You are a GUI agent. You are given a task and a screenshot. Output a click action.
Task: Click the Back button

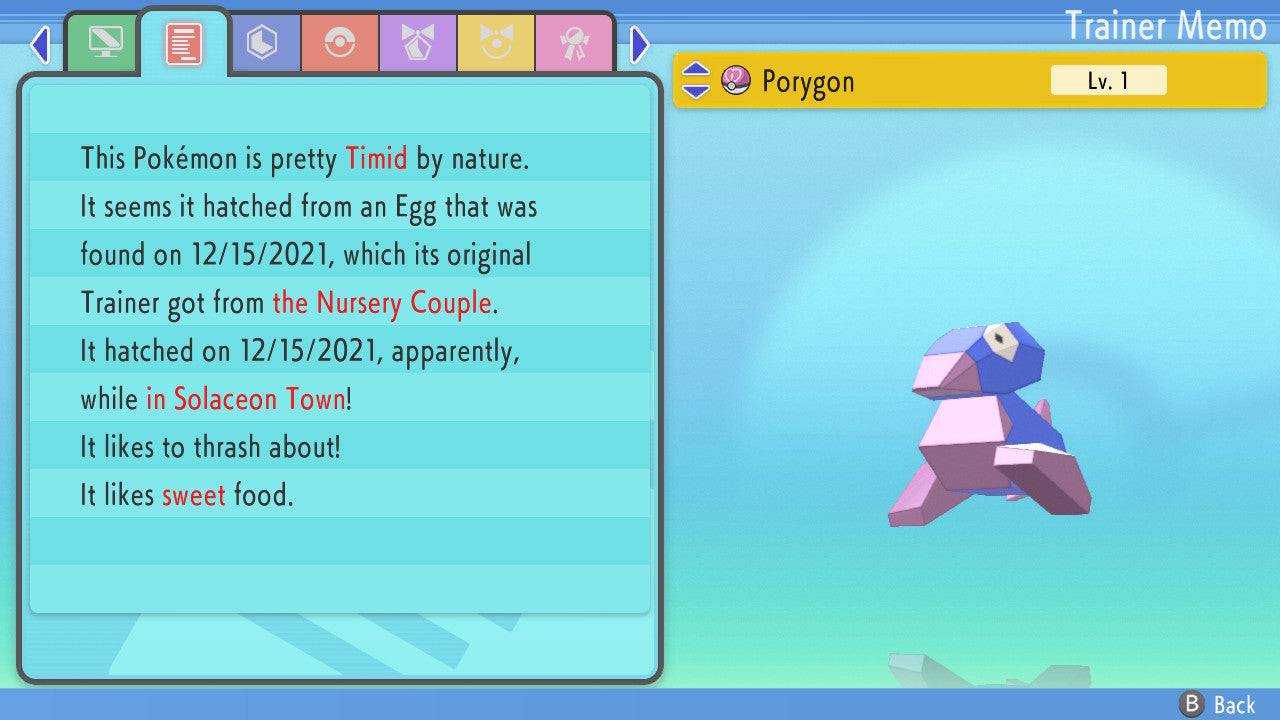[x=1217, y=704]
